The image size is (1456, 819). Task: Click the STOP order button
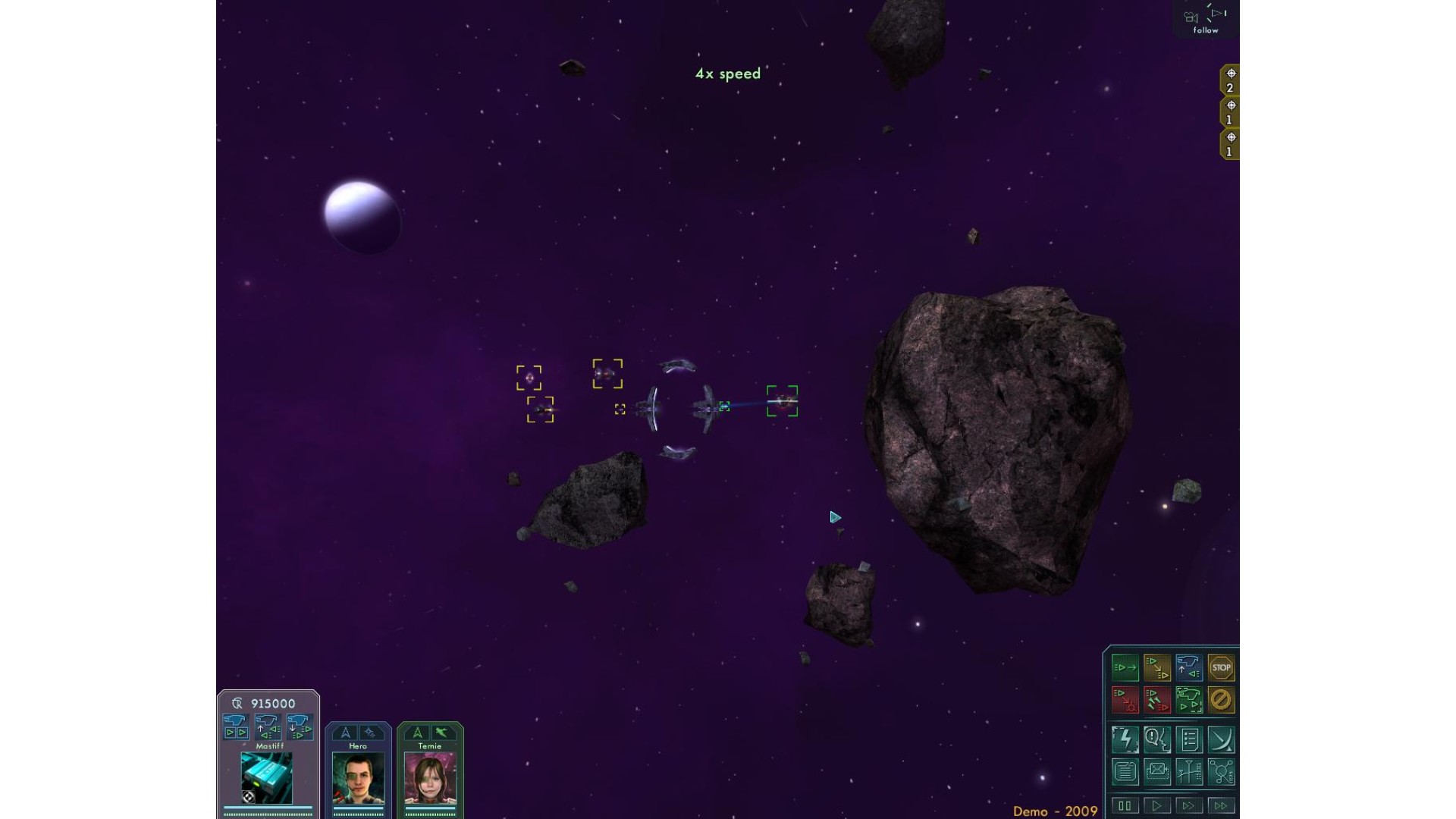coord(1221,668)
